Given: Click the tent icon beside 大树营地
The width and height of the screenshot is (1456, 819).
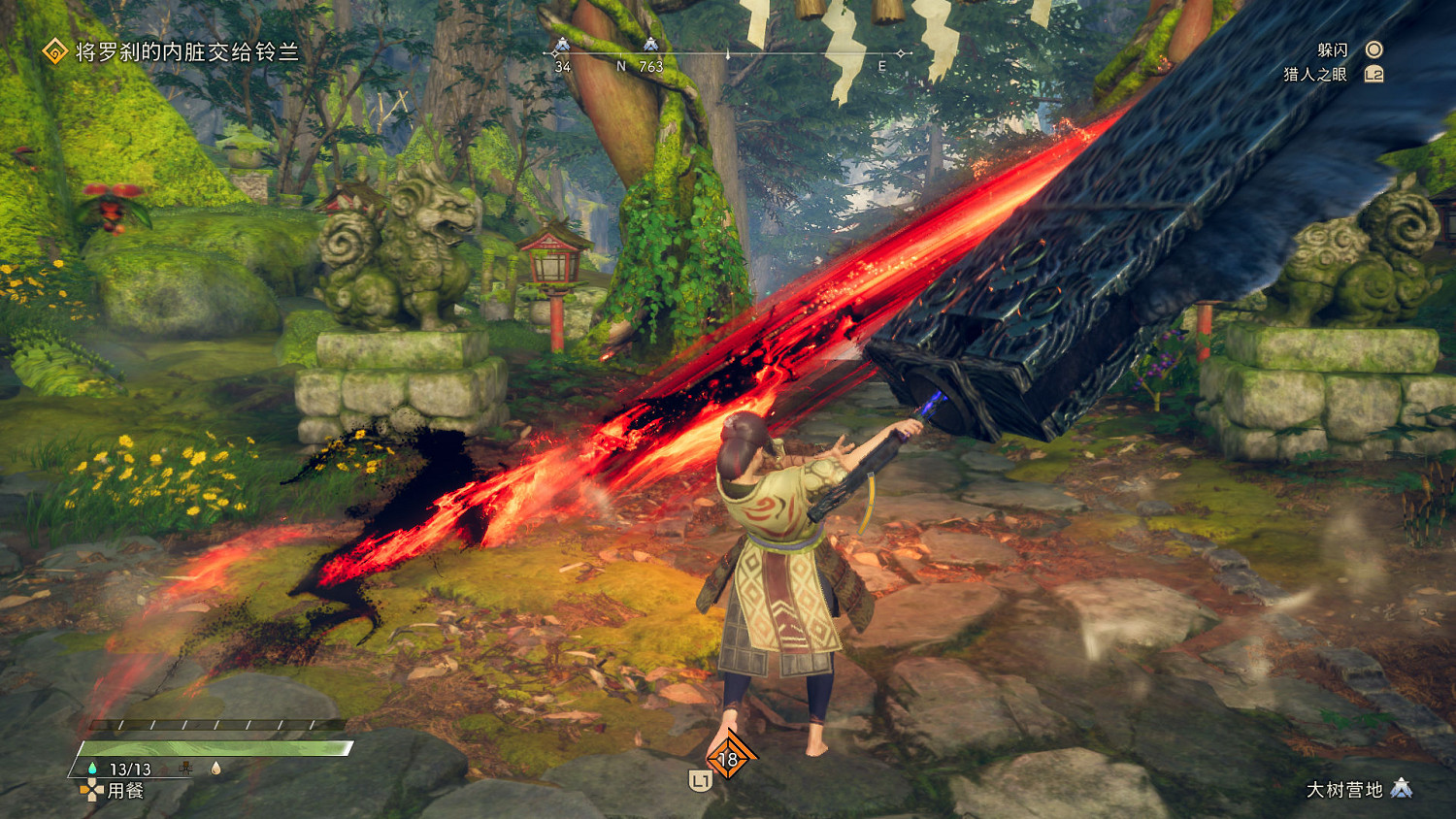Looking at the screenshot, I should point(1401,789).
